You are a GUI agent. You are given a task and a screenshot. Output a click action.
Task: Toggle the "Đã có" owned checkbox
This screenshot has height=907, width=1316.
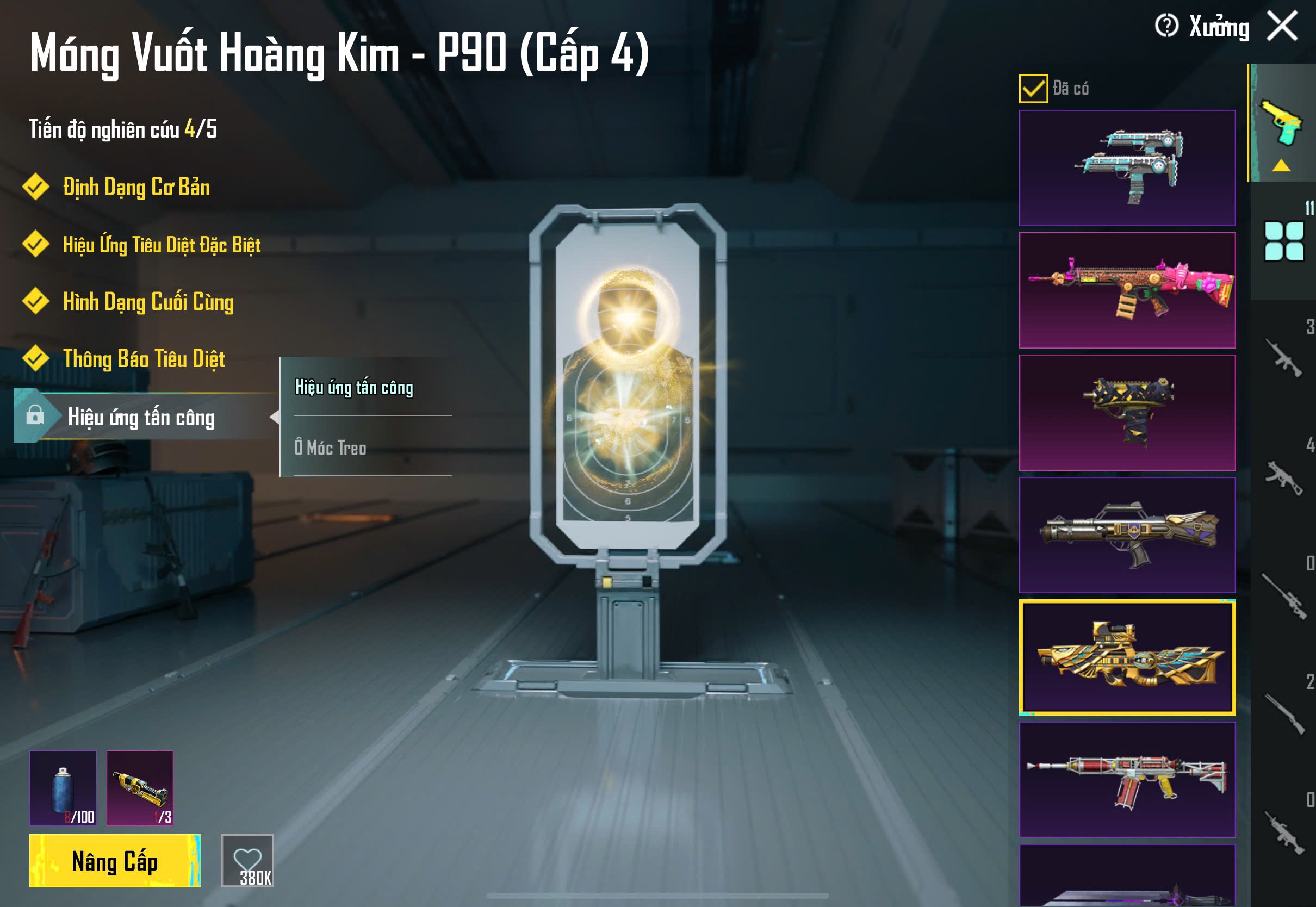coord(1033,89)
